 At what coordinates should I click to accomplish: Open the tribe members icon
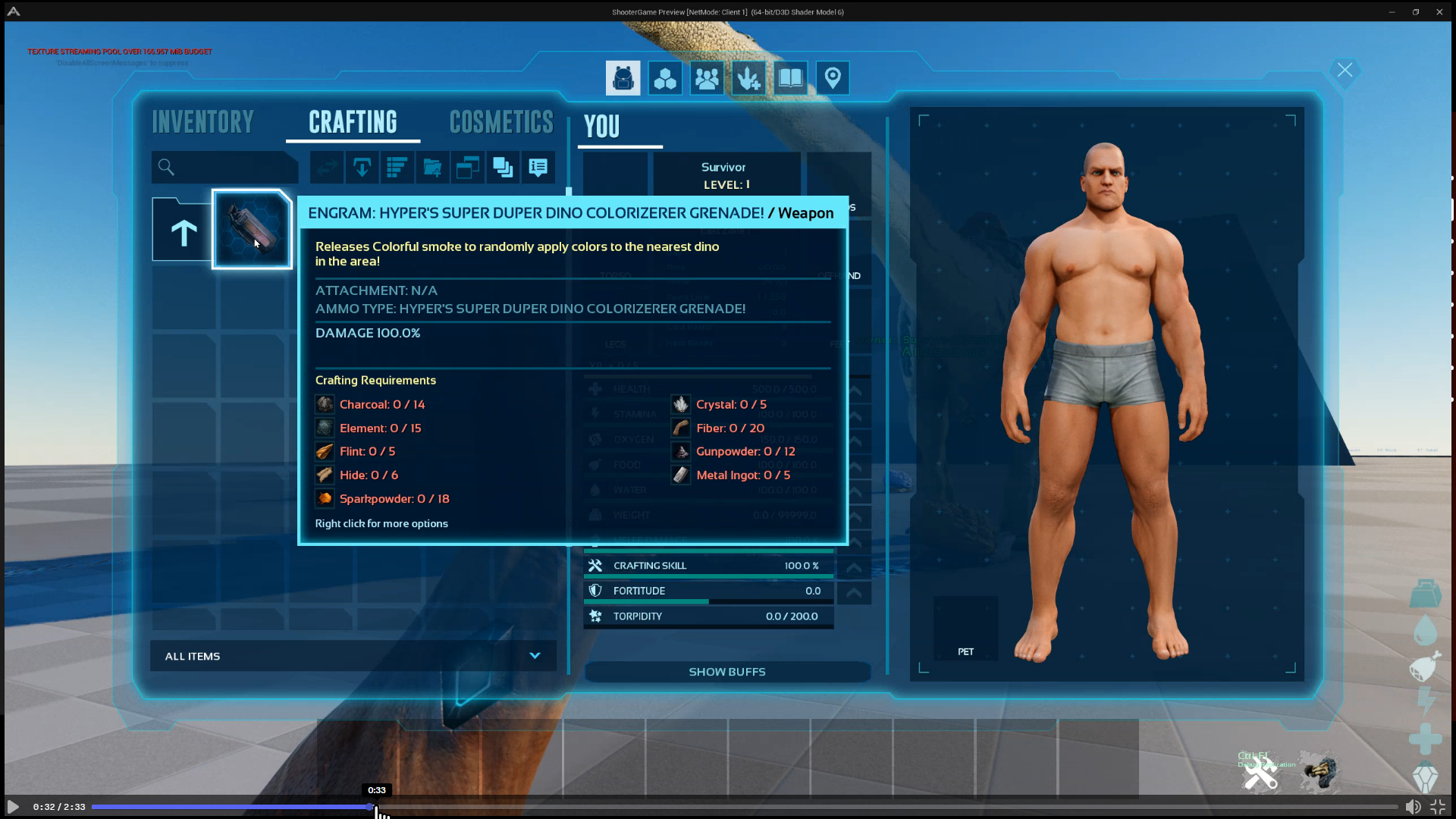click(707, 78)
